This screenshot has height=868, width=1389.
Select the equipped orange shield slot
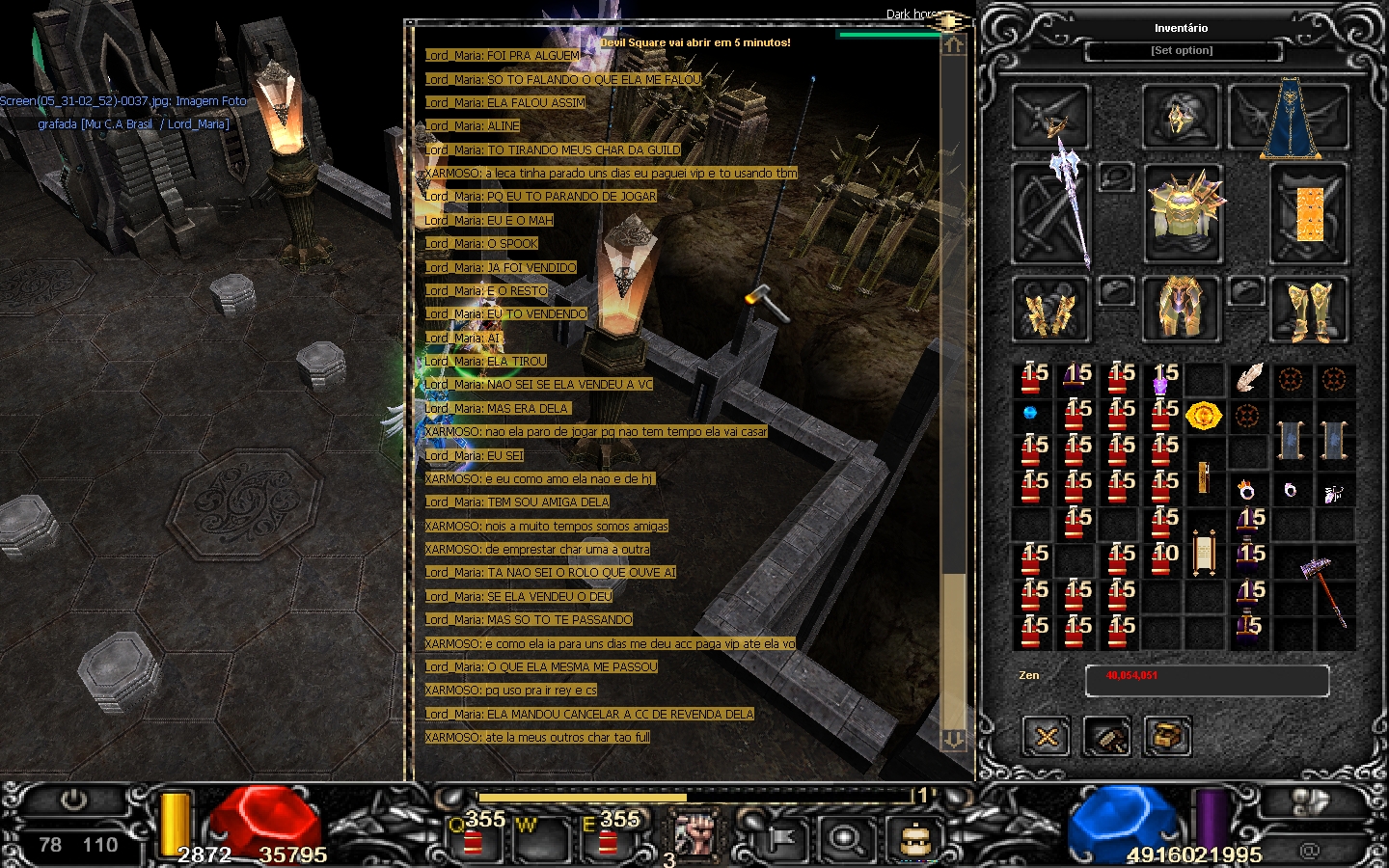point(1308,214)
